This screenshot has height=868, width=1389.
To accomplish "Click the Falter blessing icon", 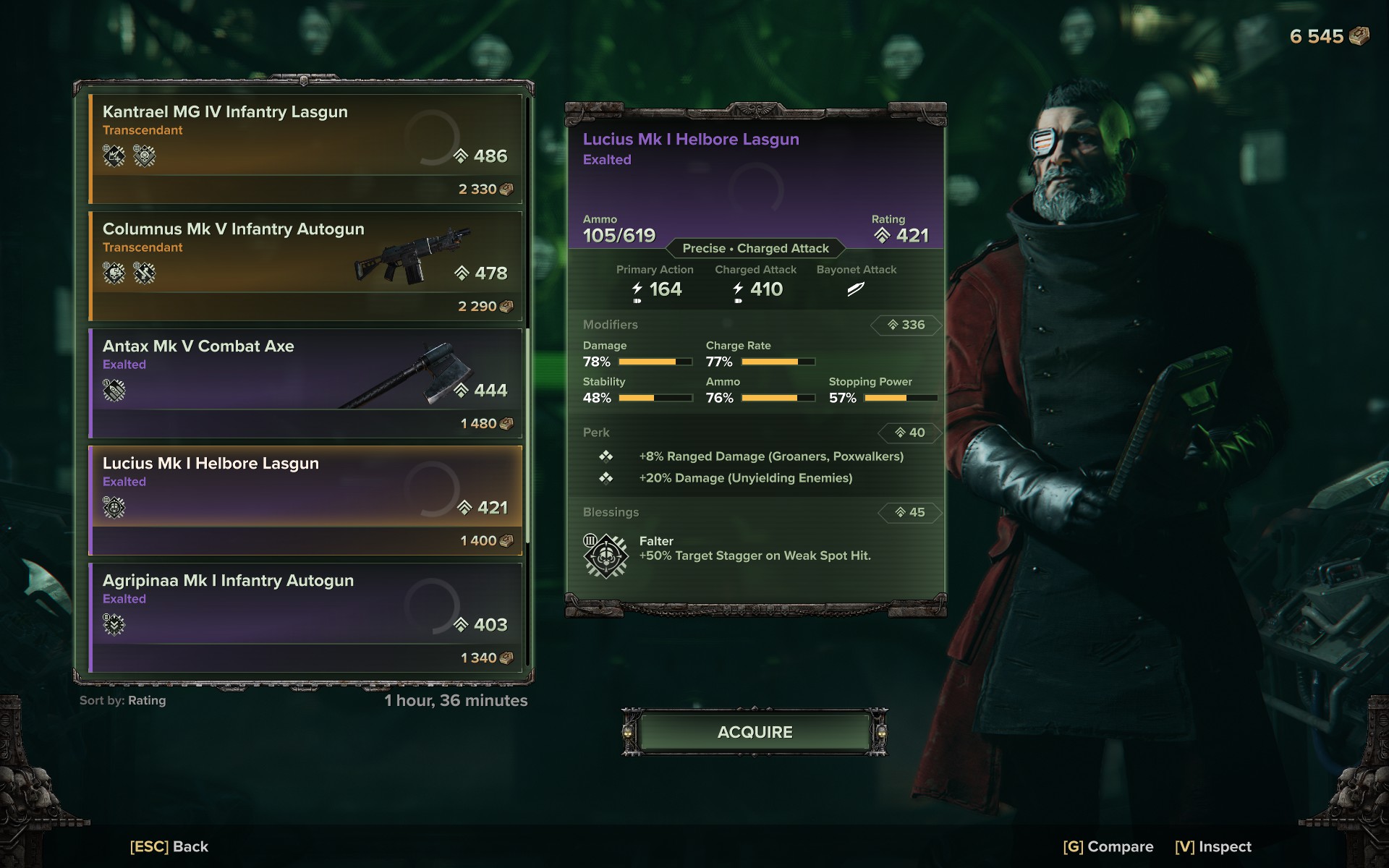I will [x=606, y=556].
